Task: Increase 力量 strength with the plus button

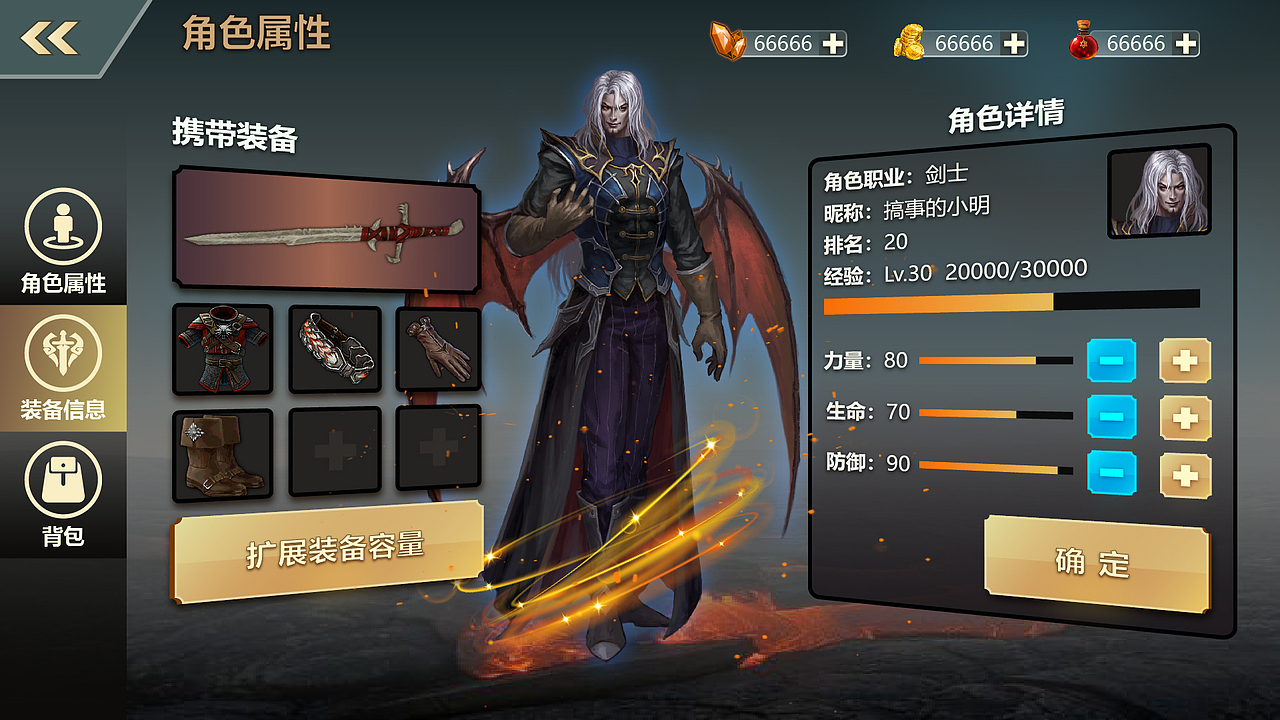Action: click(1185, 362)
